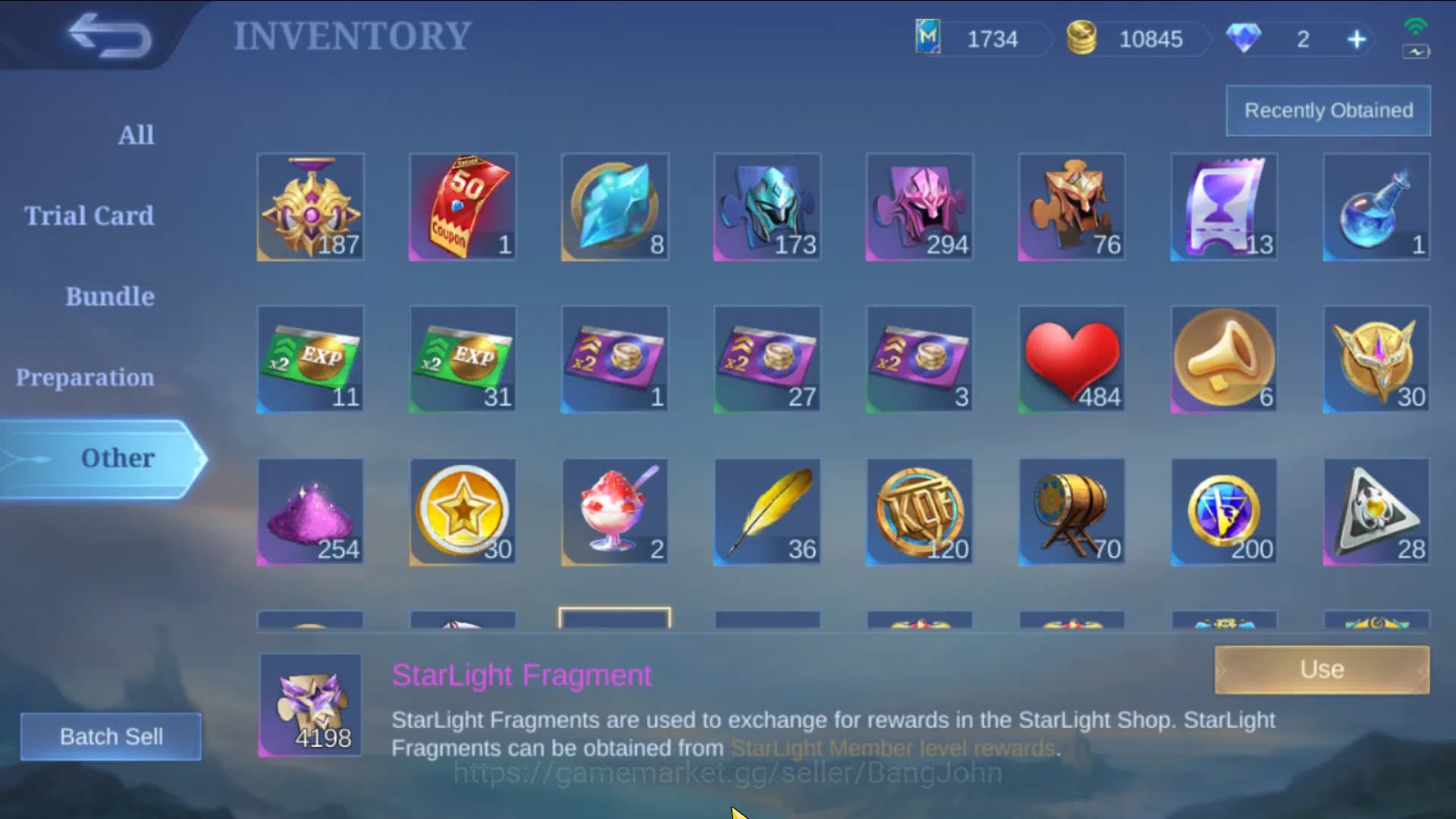1456x819 pixels.
Task: Open the Preparation category
Action: (85, 377)
